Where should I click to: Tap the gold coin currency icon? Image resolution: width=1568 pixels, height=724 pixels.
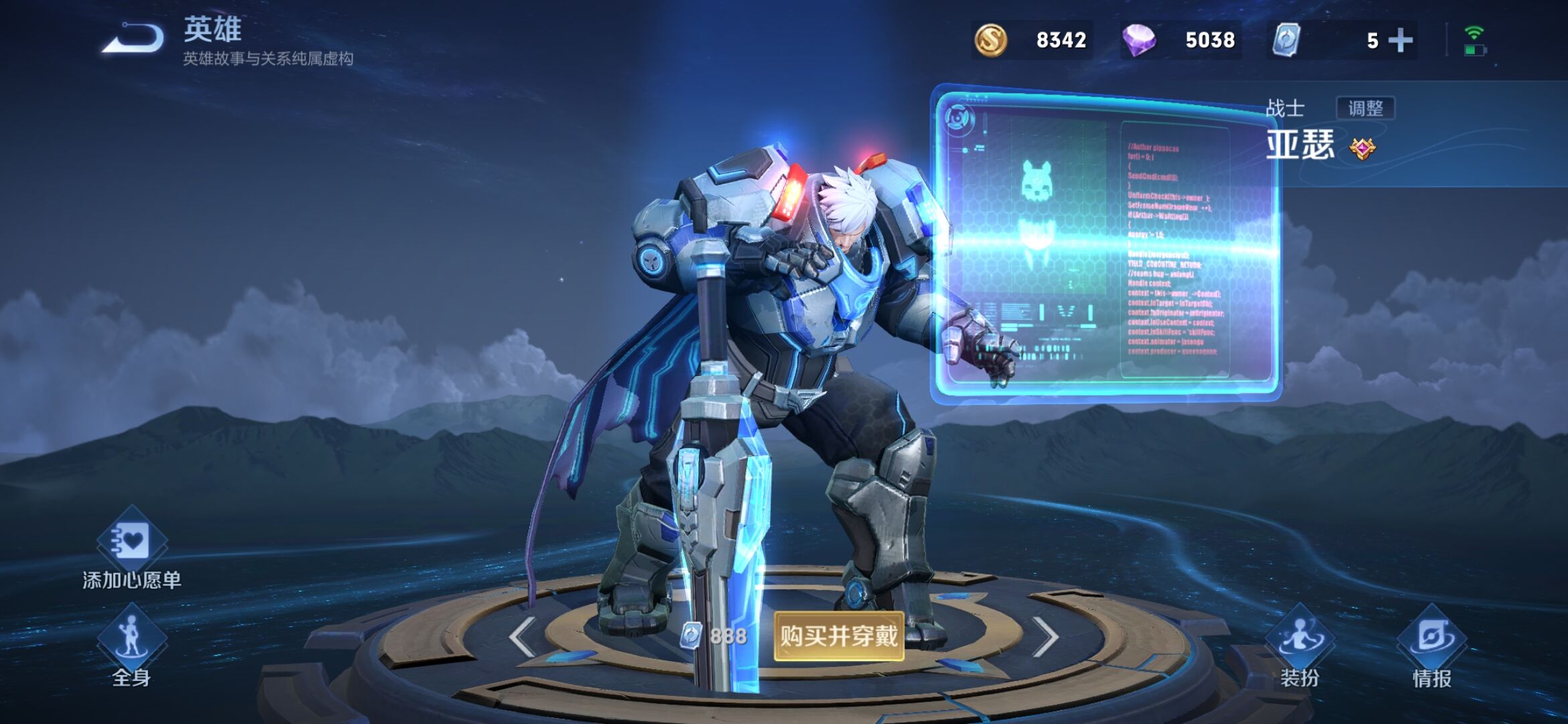(990, 40)
